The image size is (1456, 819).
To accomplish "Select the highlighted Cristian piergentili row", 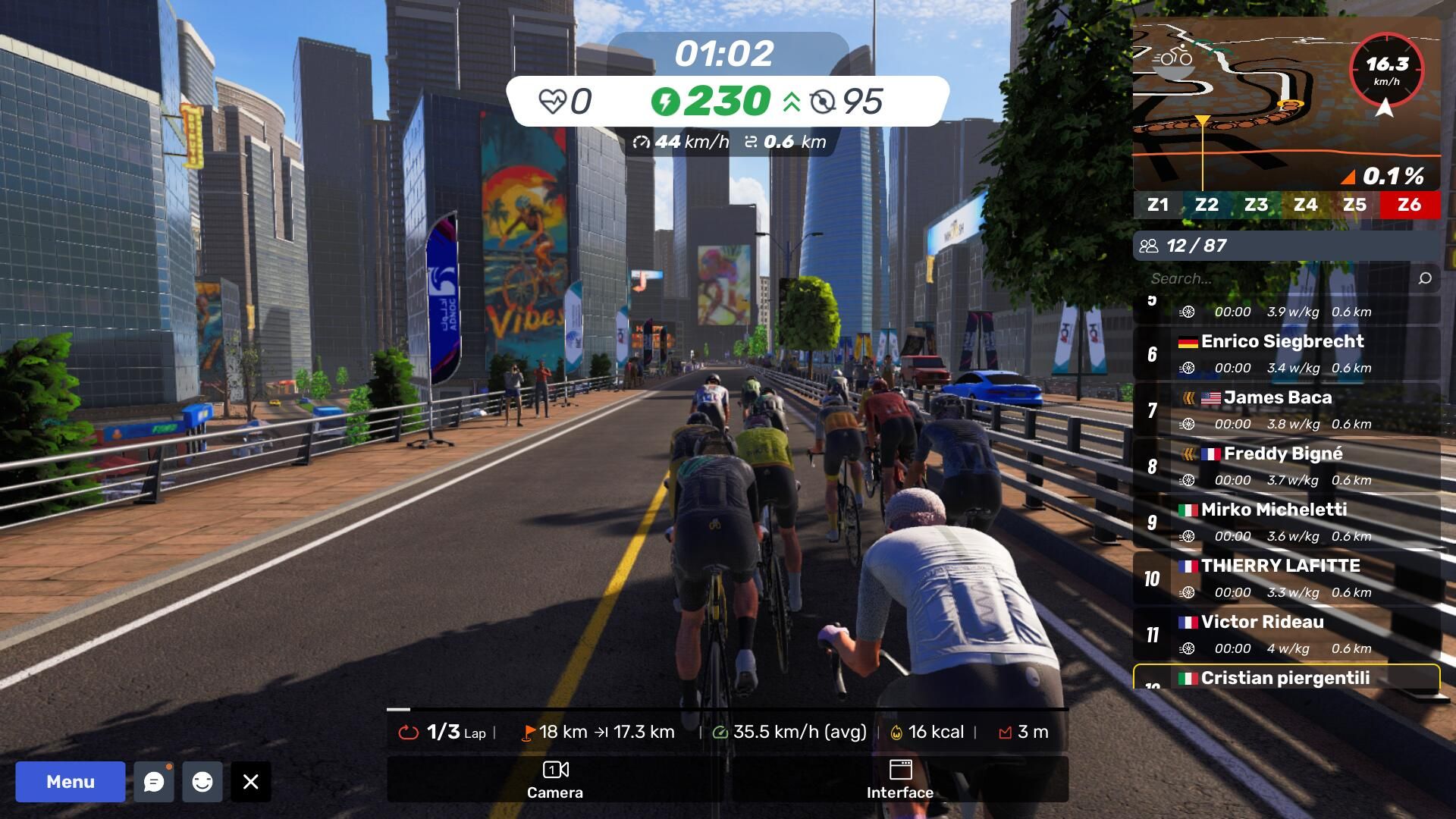I will point(1286,677).
